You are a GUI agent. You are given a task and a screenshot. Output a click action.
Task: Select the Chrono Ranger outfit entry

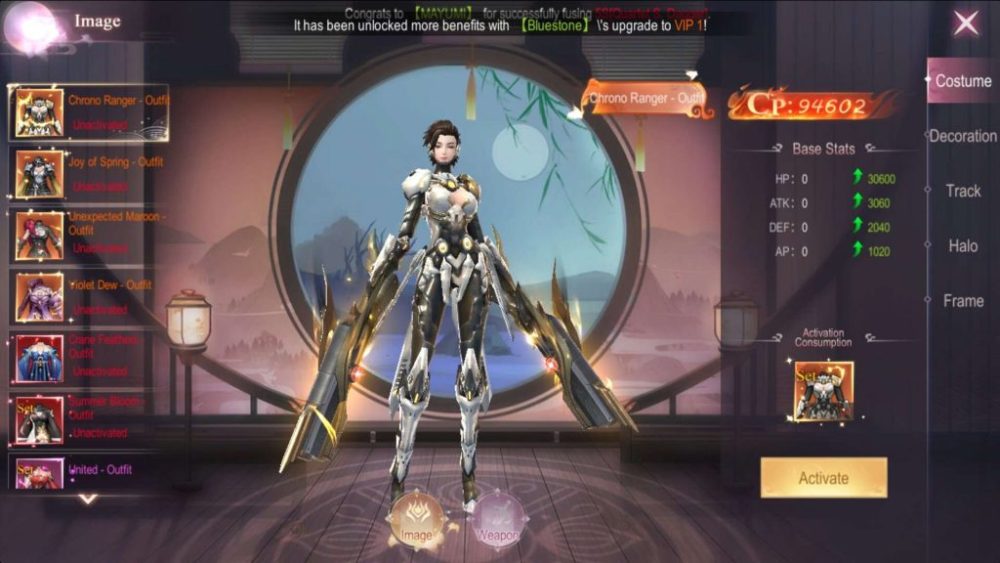pyautogui.click(x=88, y=112)
